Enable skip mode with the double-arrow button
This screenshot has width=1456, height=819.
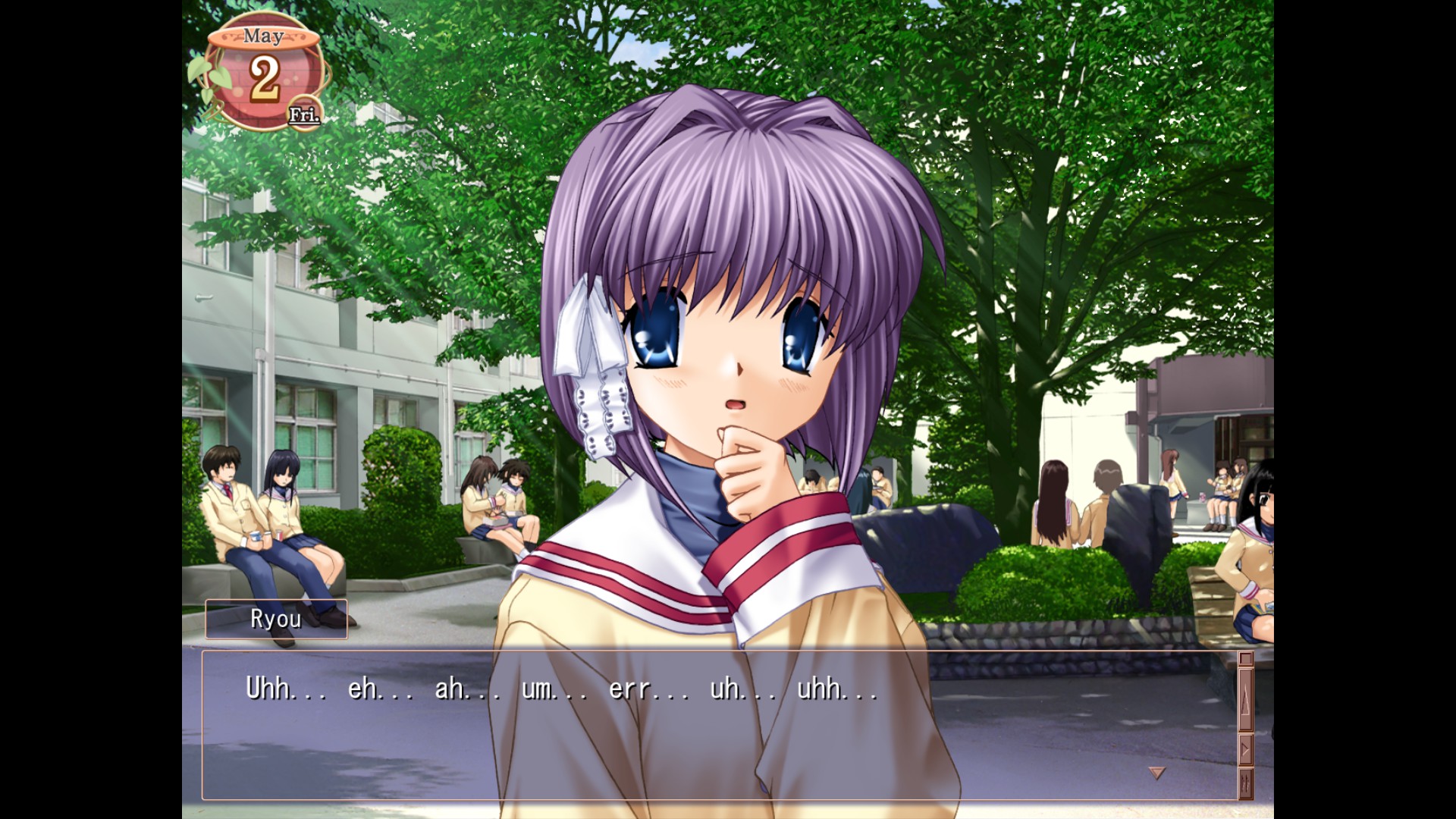1246,783
